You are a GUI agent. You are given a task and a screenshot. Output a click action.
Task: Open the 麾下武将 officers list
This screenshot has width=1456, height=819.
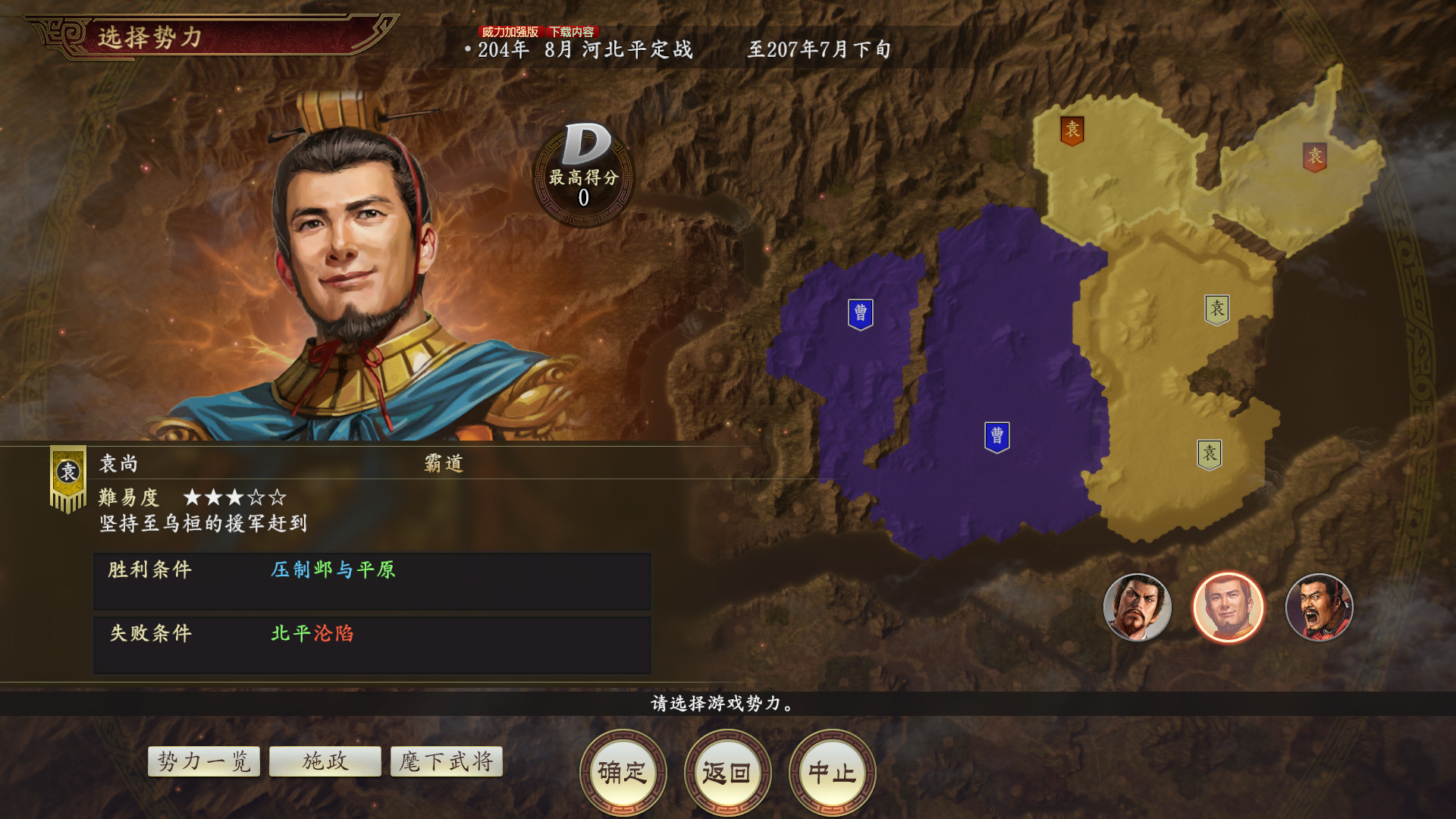tap(446, 761)
